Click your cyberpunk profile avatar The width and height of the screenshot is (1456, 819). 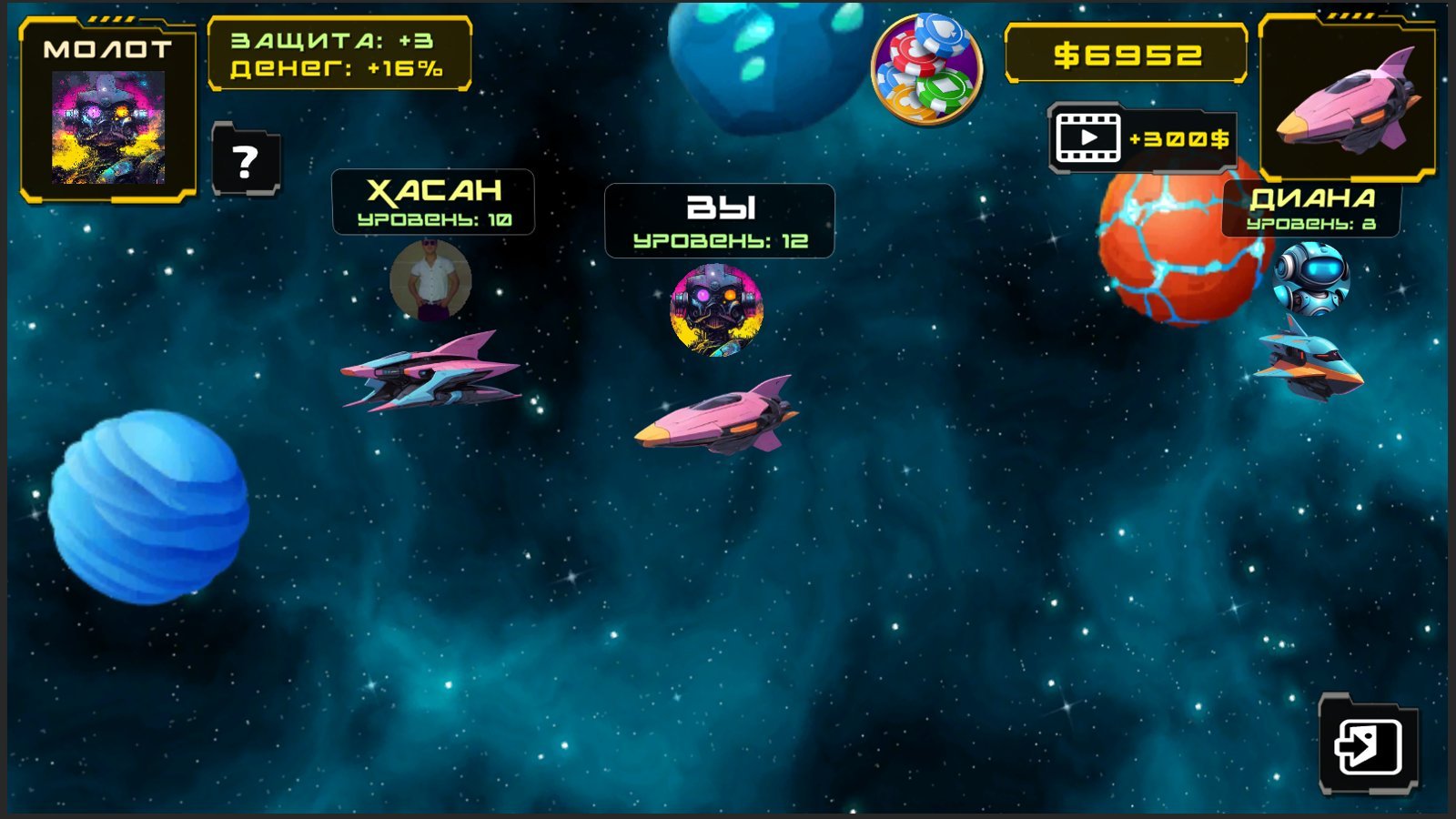click(717, 303)
